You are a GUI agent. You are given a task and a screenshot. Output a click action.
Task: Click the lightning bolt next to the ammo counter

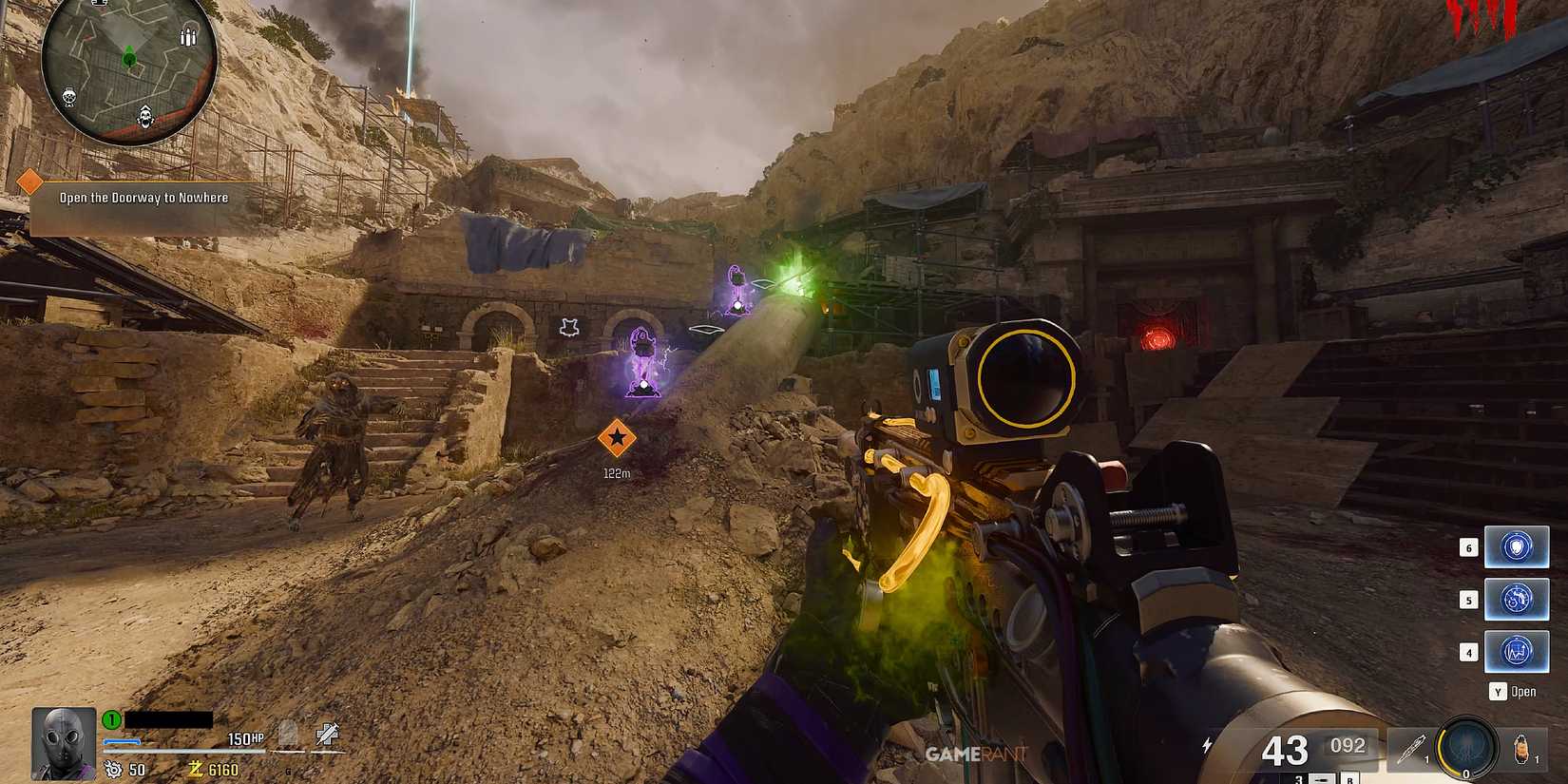[x=1209, y=744]
